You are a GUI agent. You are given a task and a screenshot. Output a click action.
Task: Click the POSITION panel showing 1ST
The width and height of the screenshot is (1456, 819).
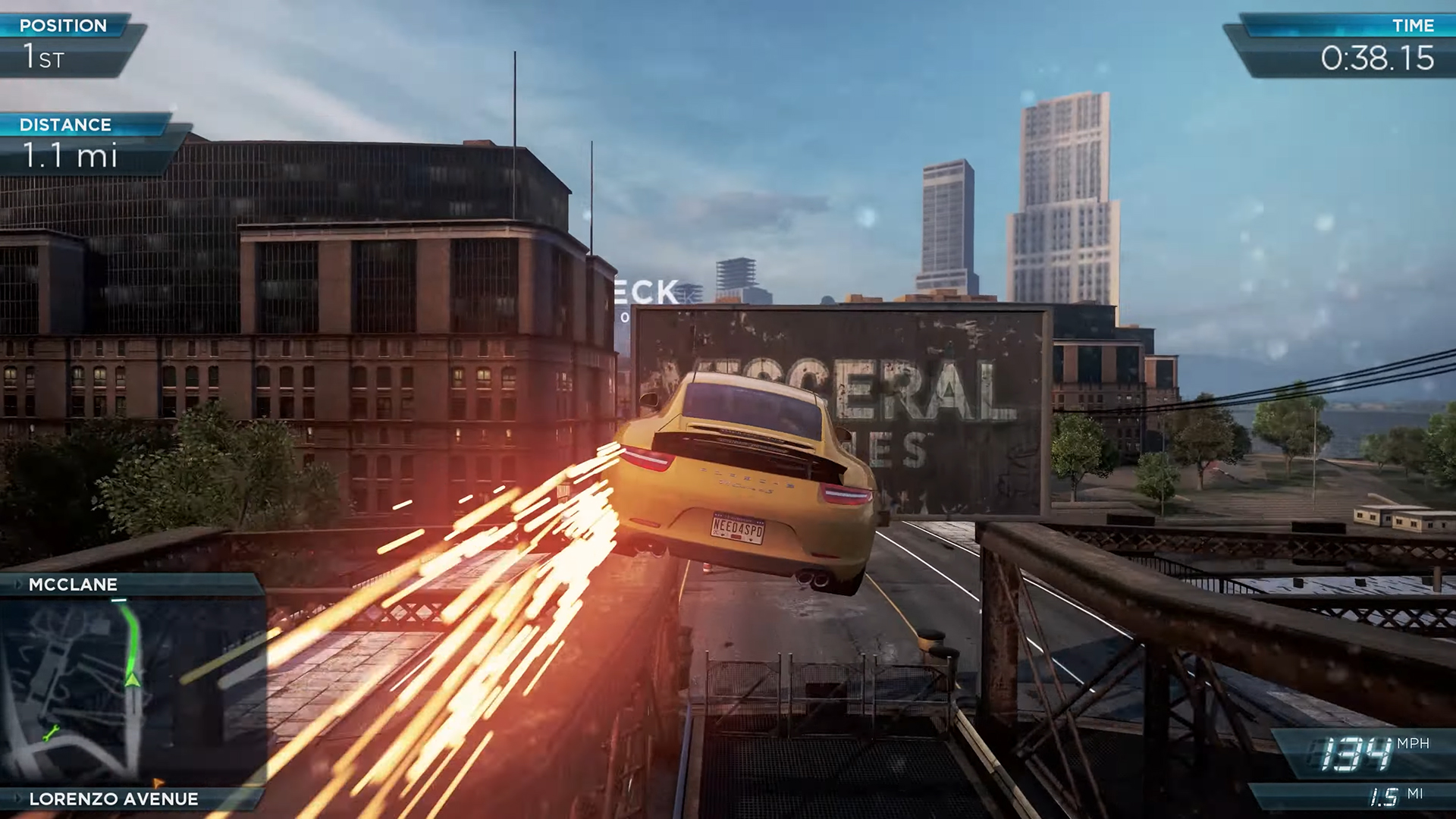[x=64, y=45]
